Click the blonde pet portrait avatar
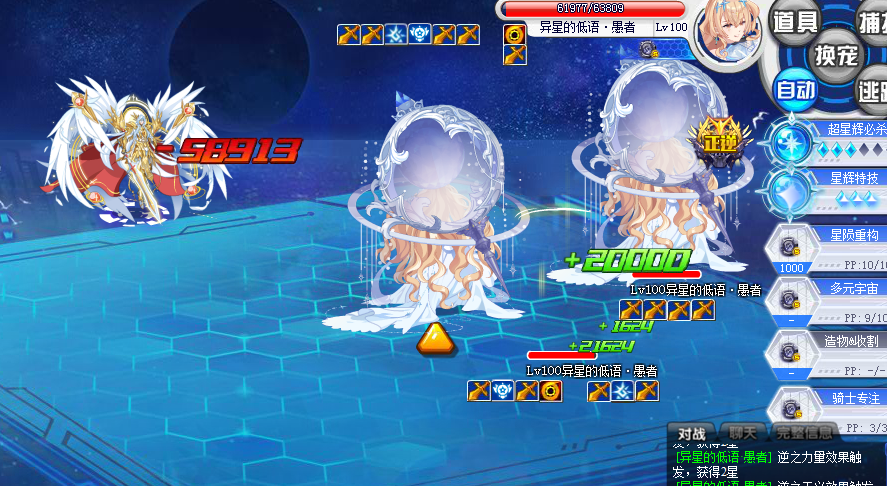The width and height of the screenshot is (887, 486). 728,32
